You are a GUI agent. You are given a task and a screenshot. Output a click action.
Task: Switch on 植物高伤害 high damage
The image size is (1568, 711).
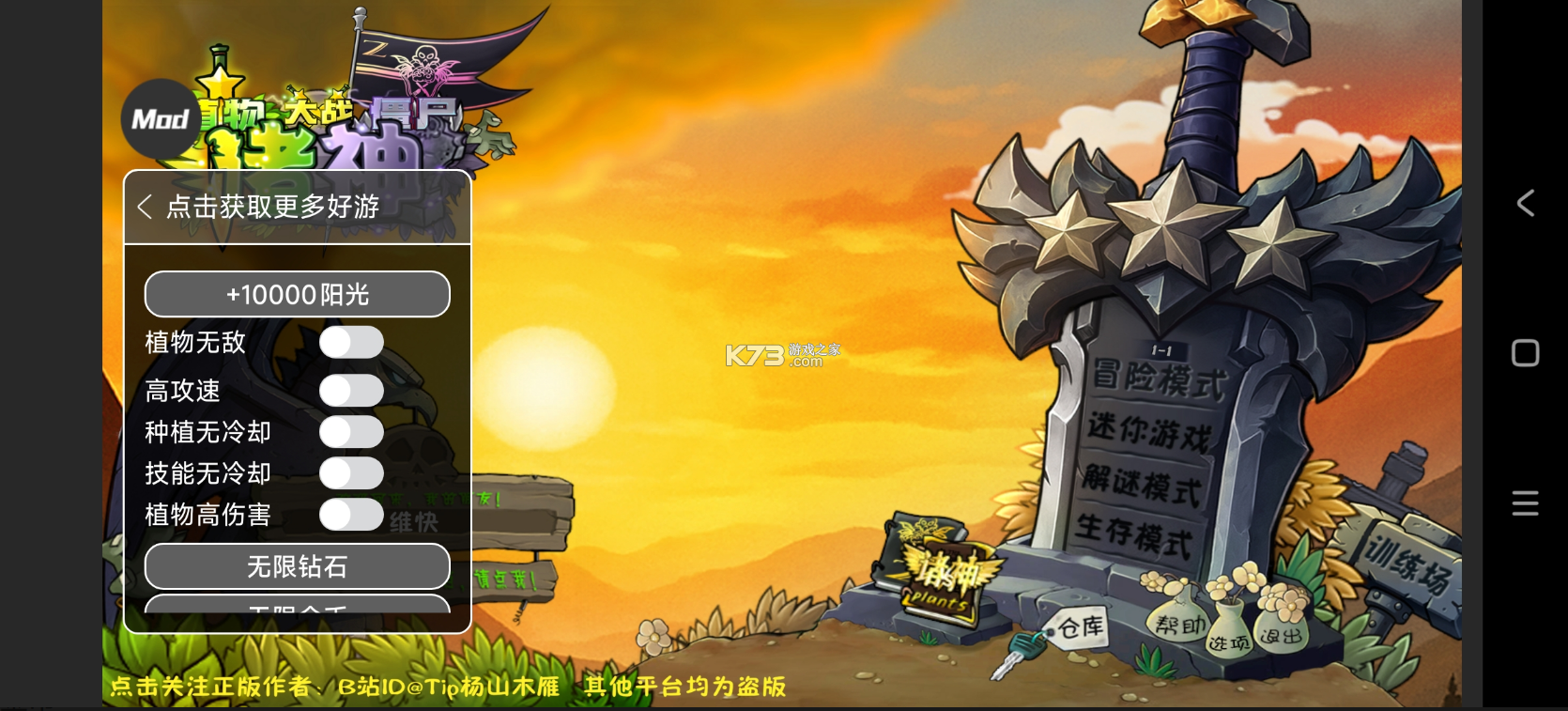coord(351,515)
